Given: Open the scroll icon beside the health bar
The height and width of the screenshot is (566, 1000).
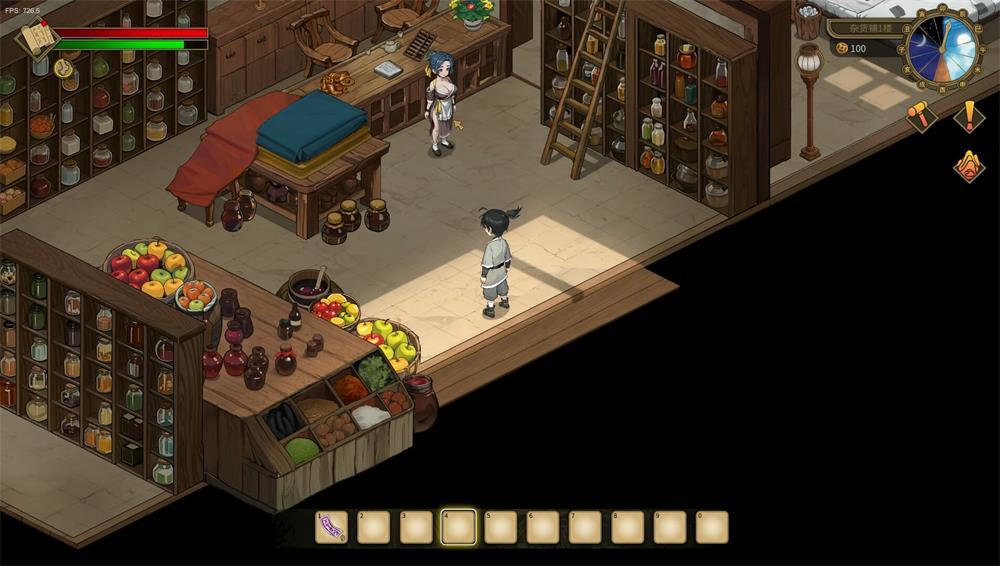Looking at the screenshot, I should pos(38,39).
